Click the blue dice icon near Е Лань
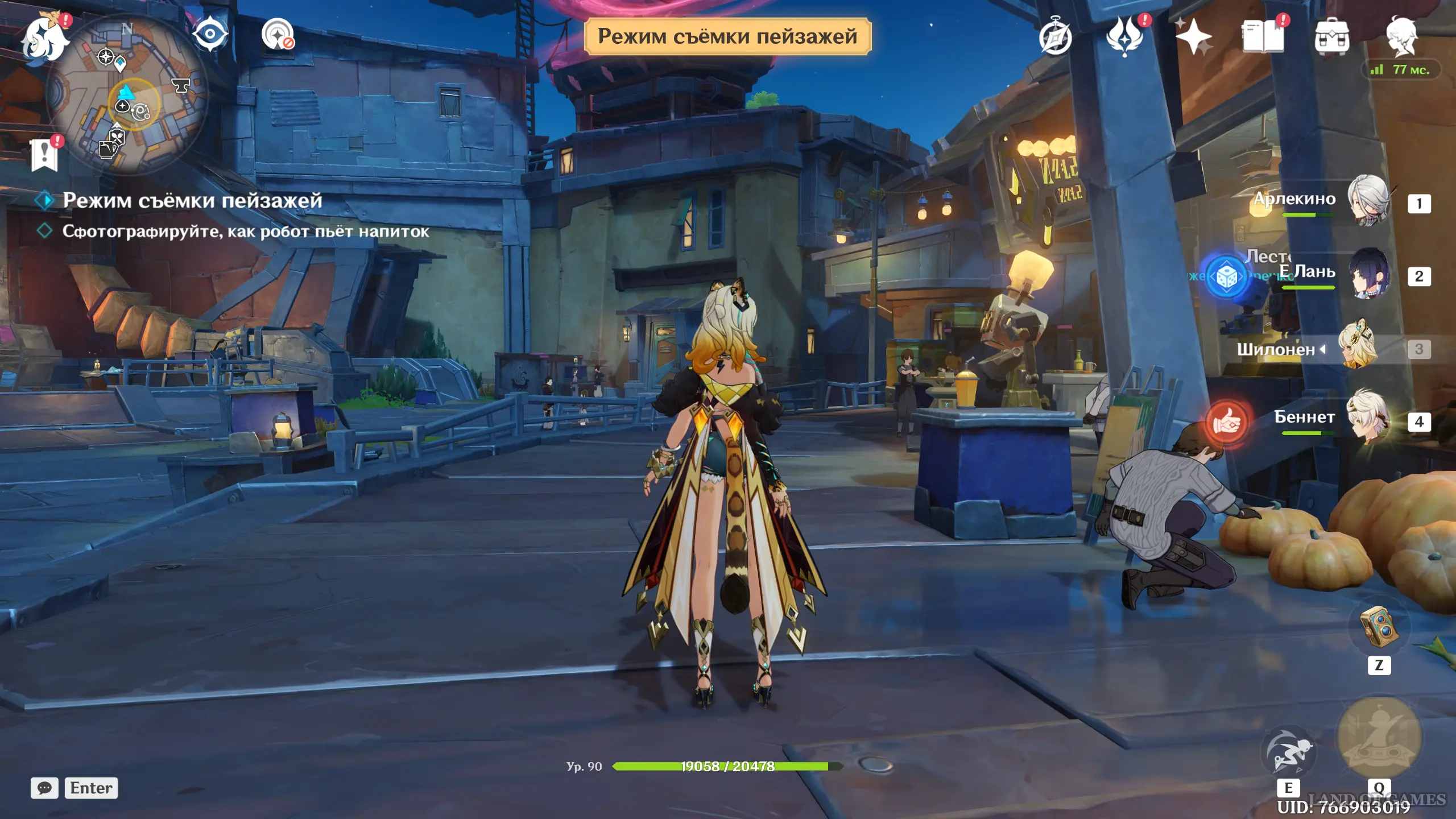 tap(1227, 277)
